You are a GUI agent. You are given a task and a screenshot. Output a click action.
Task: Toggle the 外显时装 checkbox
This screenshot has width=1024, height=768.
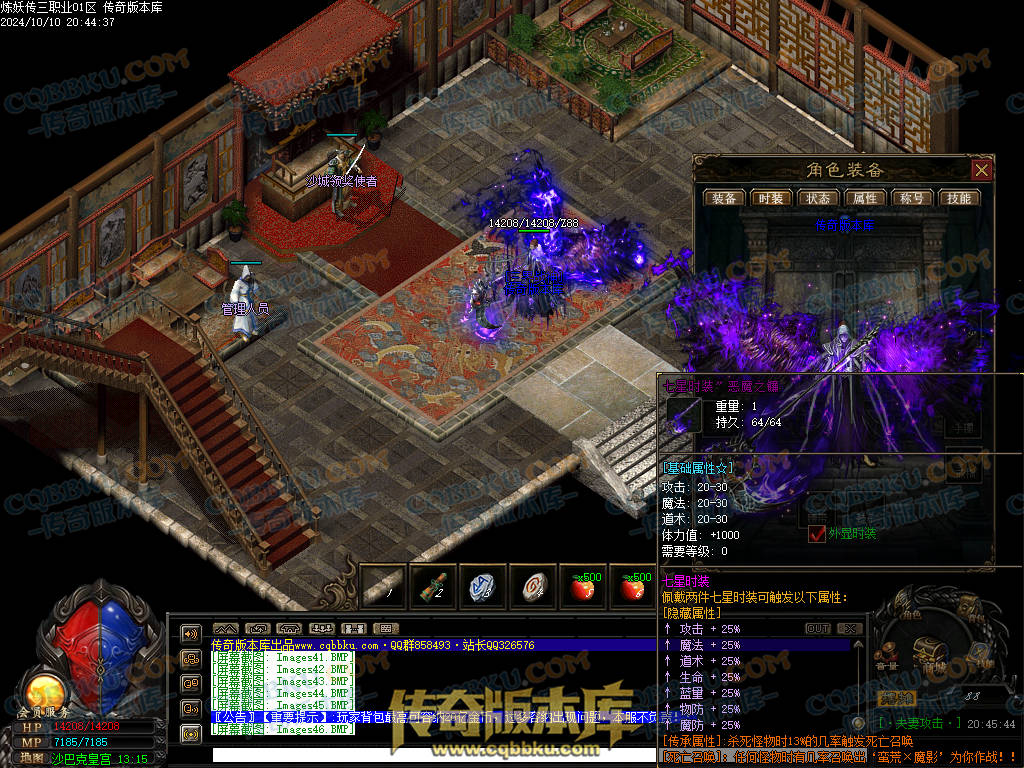[817, 534]
